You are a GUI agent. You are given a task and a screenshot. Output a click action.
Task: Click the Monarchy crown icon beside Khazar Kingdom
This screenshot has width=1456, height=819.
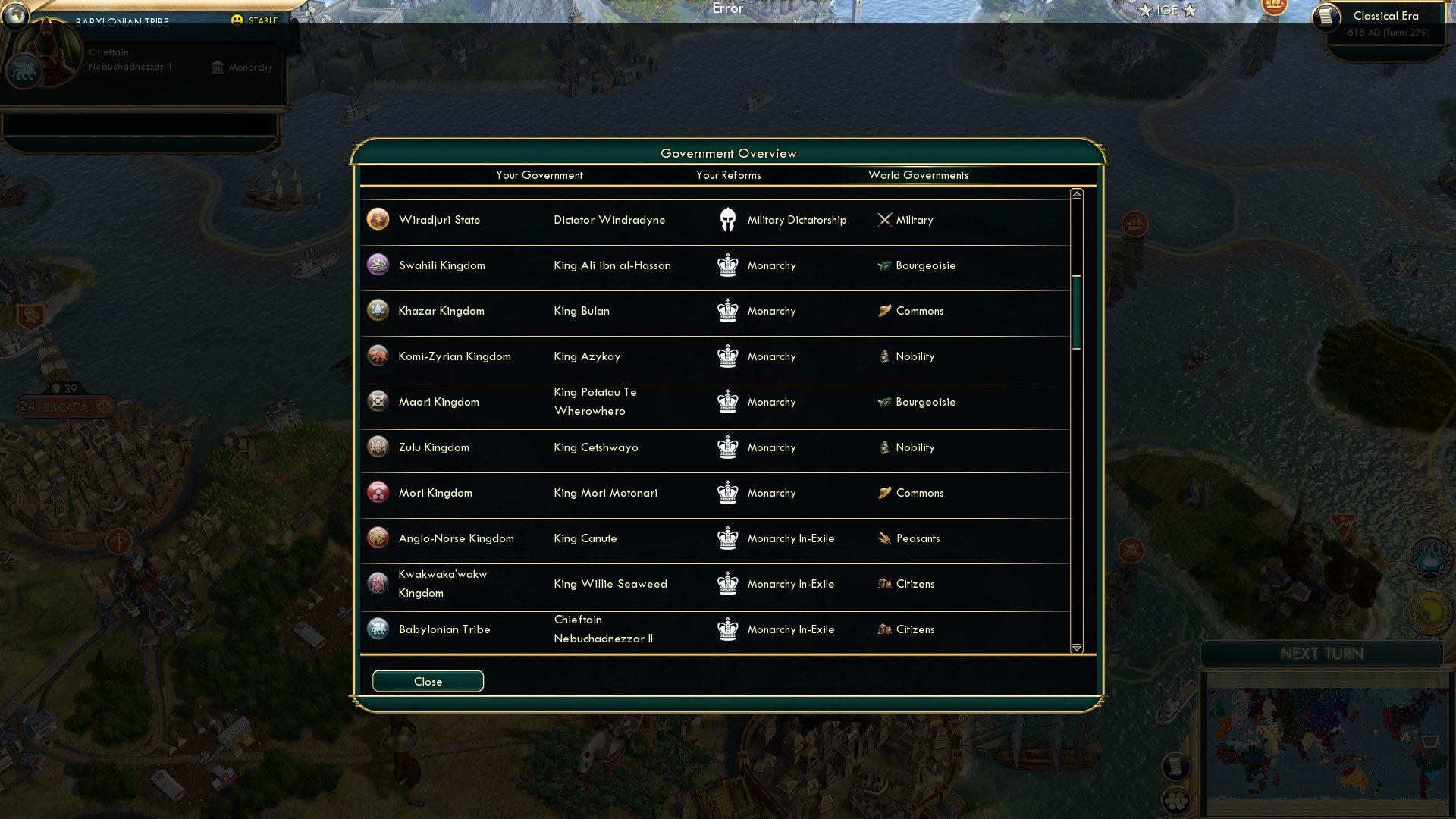tap(727, 311)
